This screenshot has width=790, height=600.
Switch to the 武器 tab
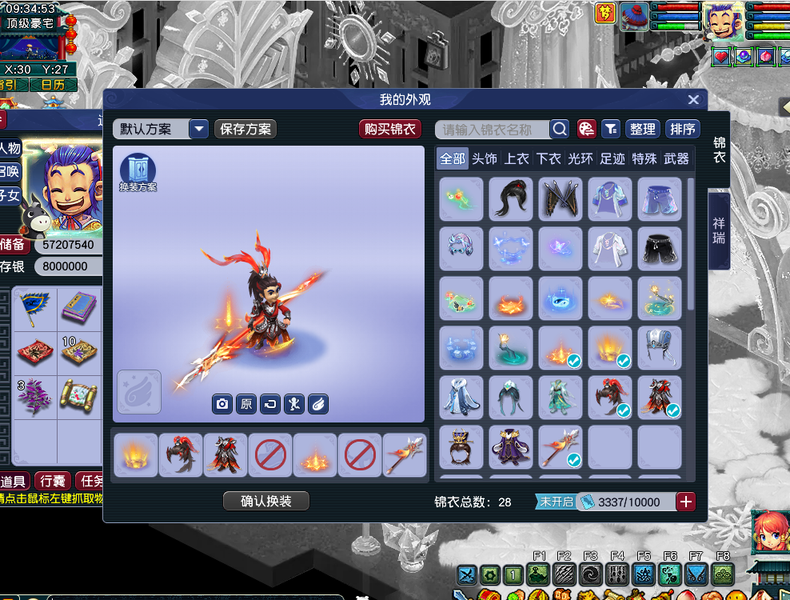[x=676, y=159]
